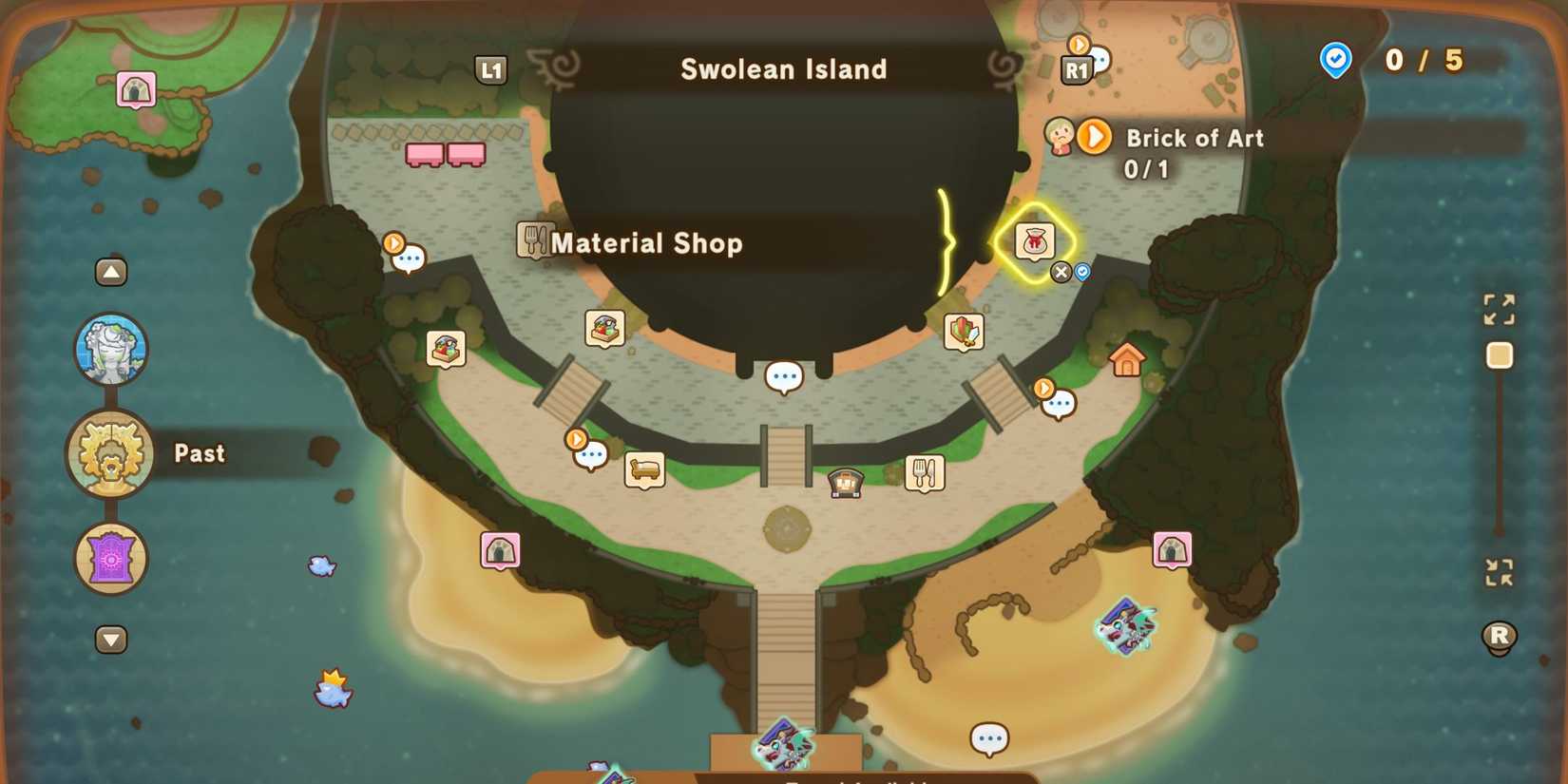Open the purple door map layer icon

coord(111,559)
